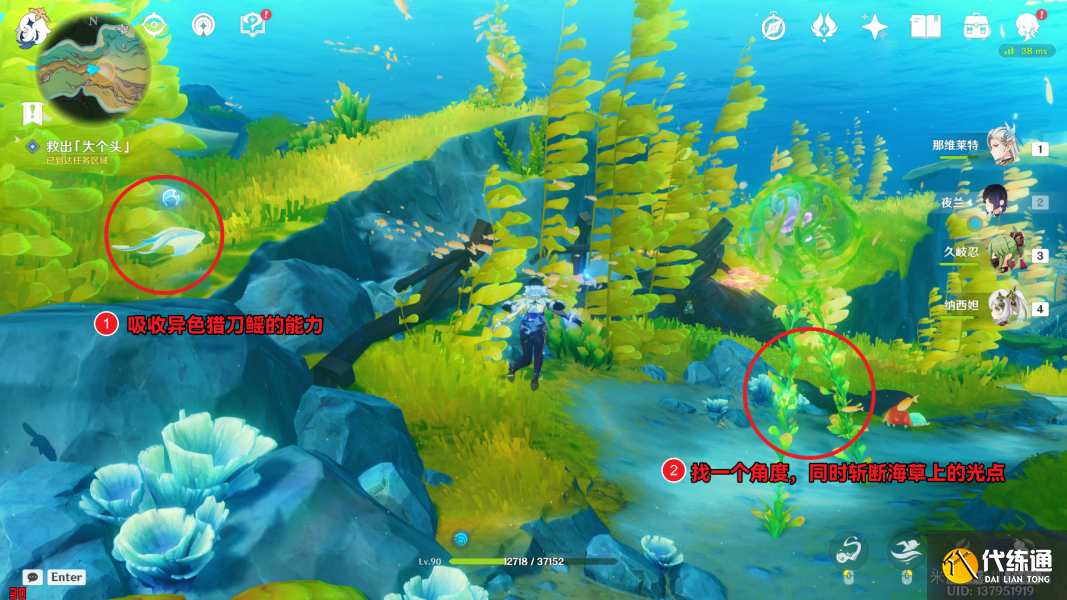This screenshot has width=1067, height=600.
Task: Activate the swirl-shaped underwater skill
Action: pyautogui.click(x=848, y=548)
